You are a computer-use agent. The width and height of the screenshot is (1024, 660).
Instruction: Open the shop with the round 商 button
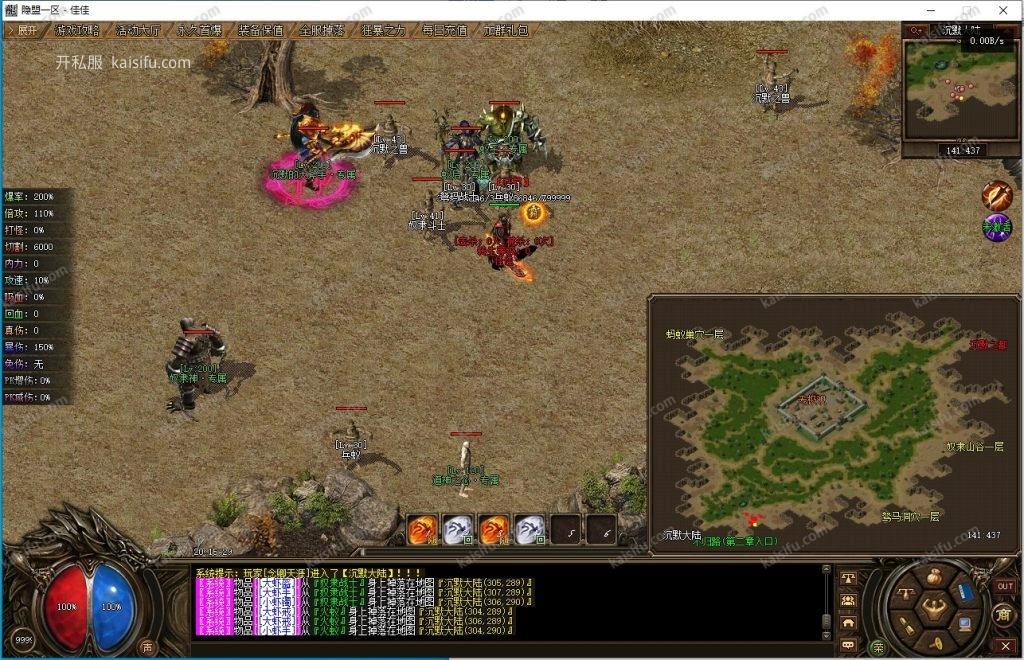click(1005, 612)
